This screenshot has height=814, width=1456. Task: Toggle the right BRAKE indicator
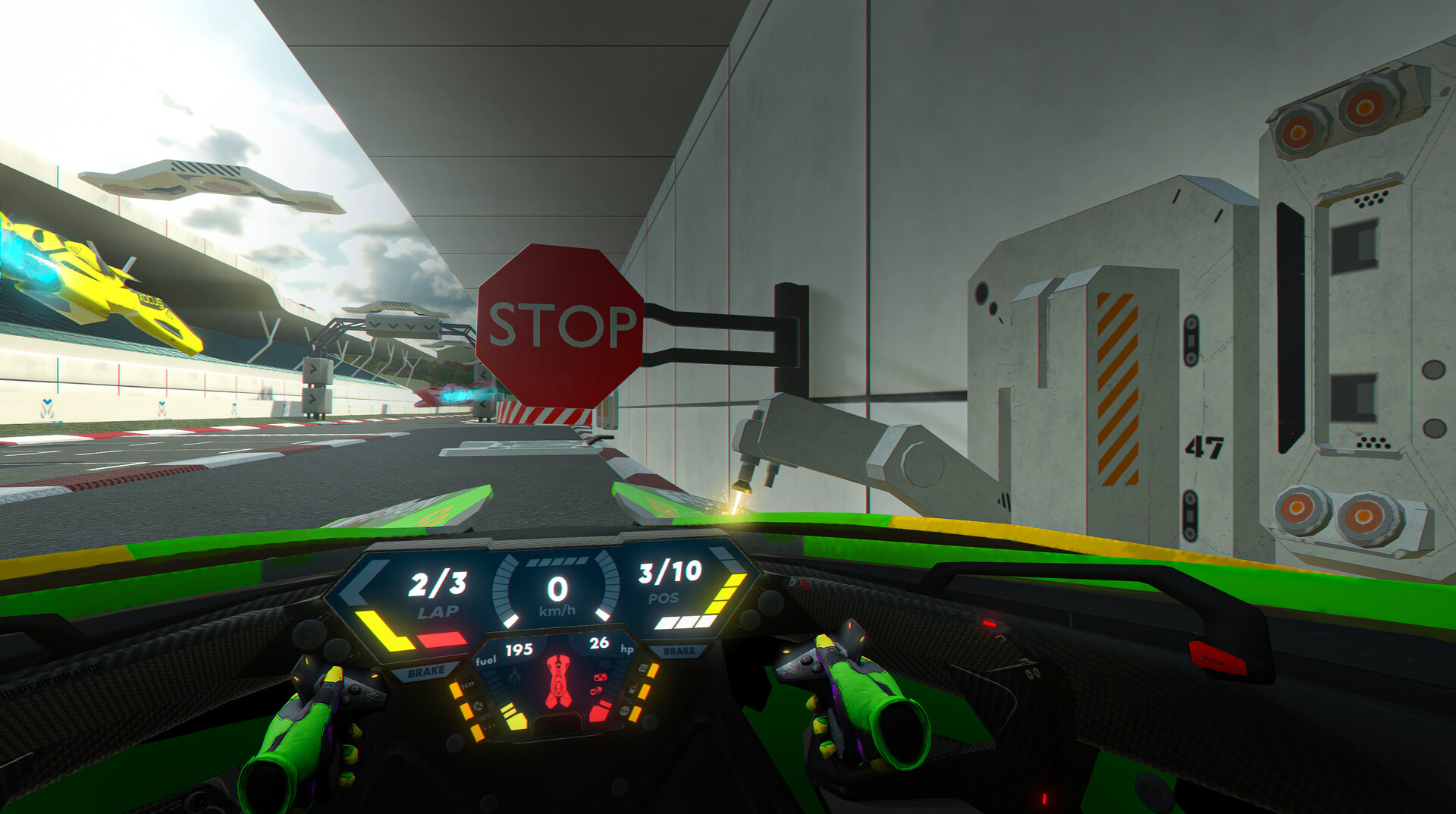click(679, 651)
